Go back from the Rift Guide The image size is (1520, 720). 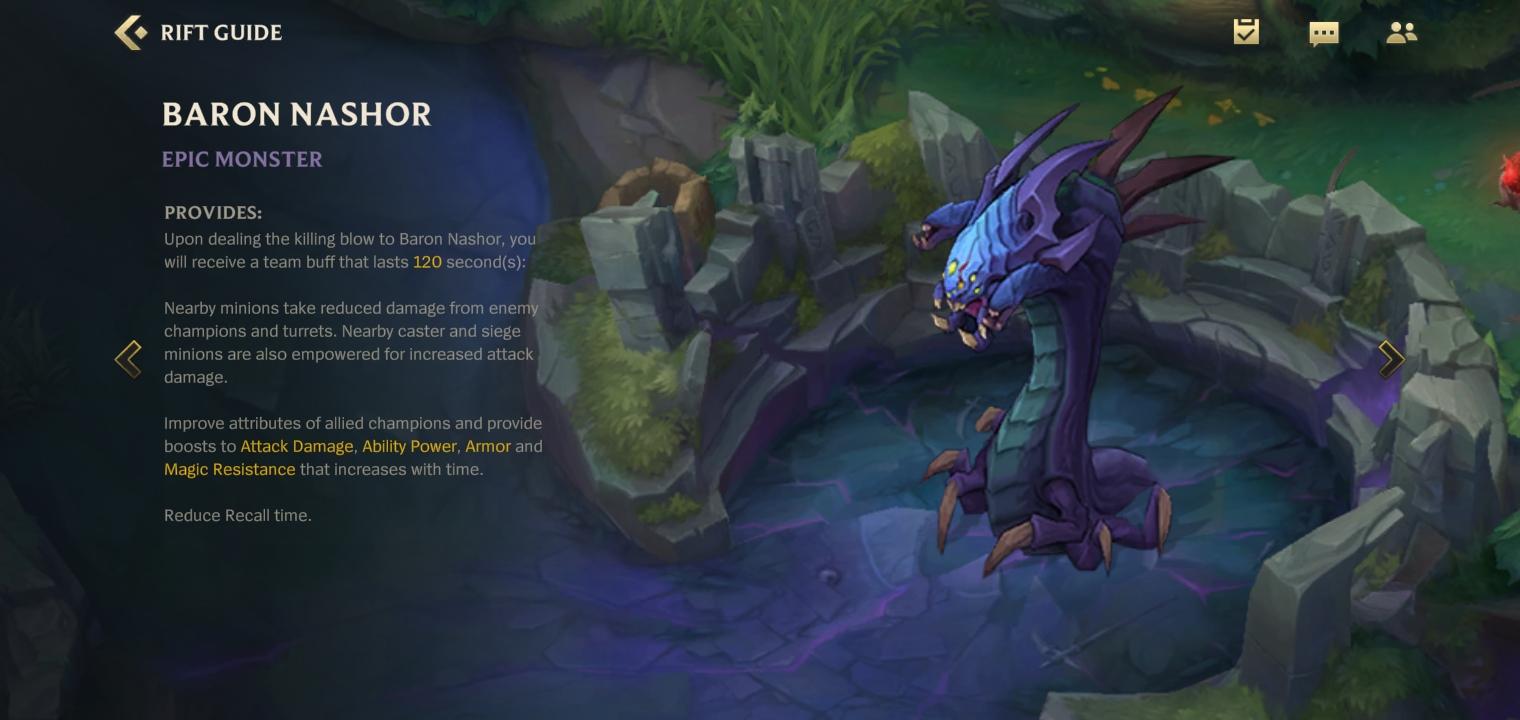tap(131, 33)
